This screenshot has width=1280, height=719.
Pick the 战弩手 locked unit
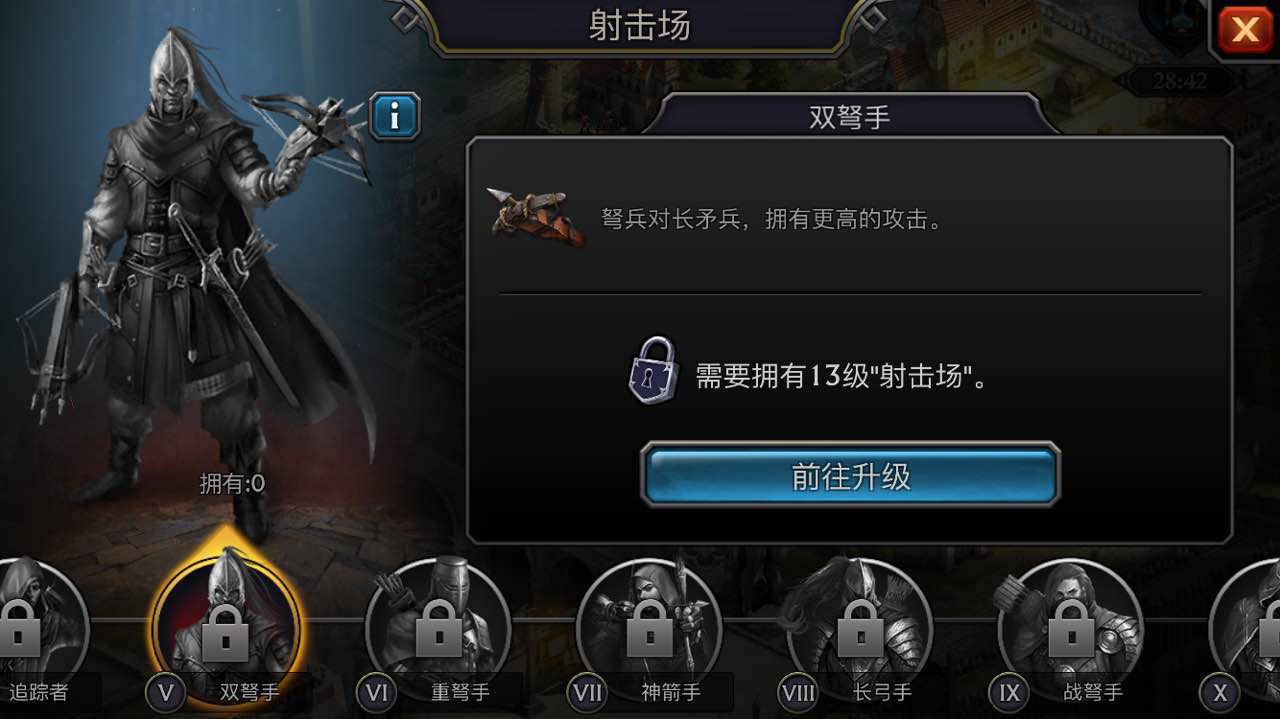click(1070, 627)
